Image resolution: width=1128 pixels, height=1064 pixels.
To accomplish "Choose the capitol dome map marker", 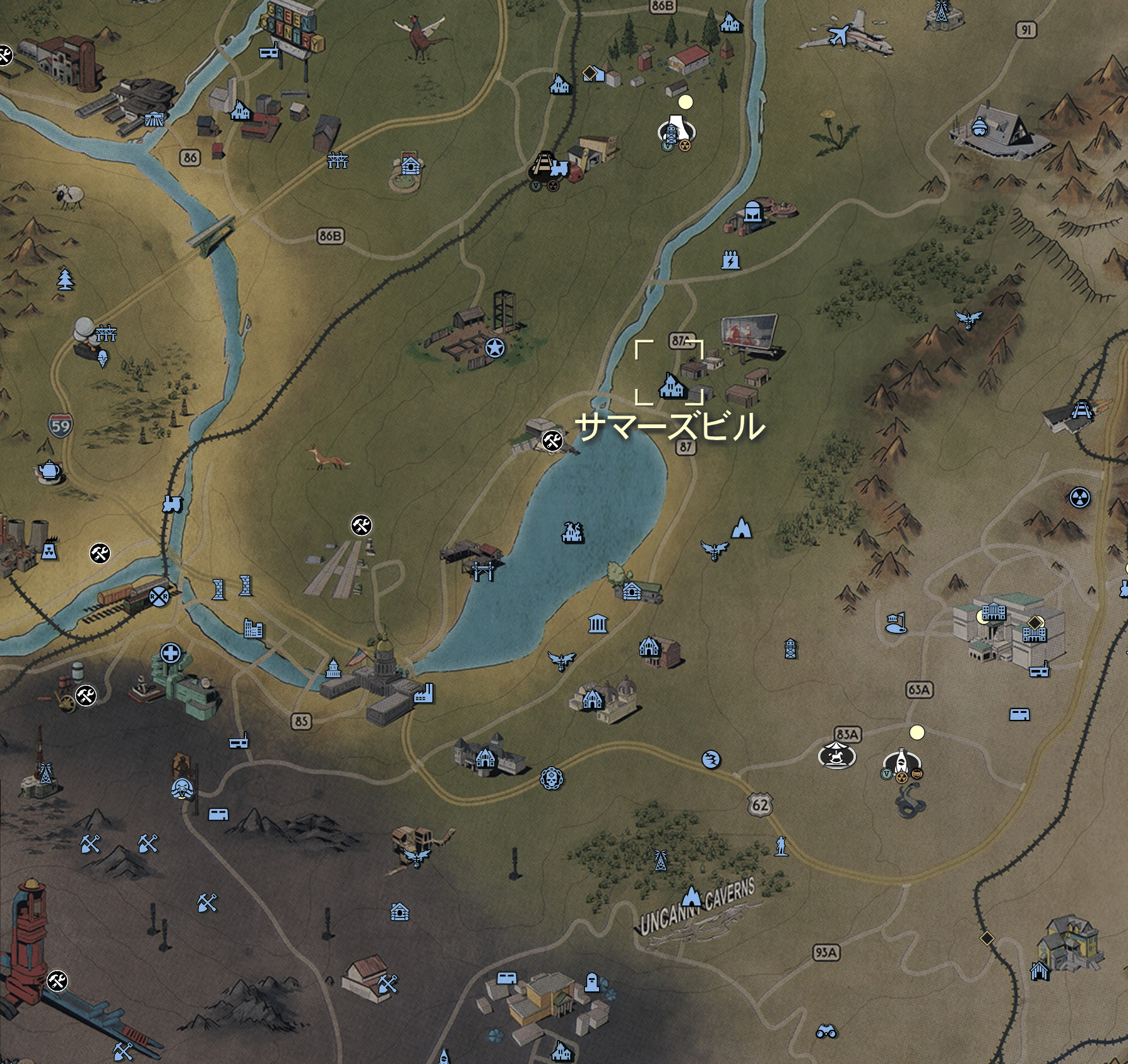I will pos(333,668).
